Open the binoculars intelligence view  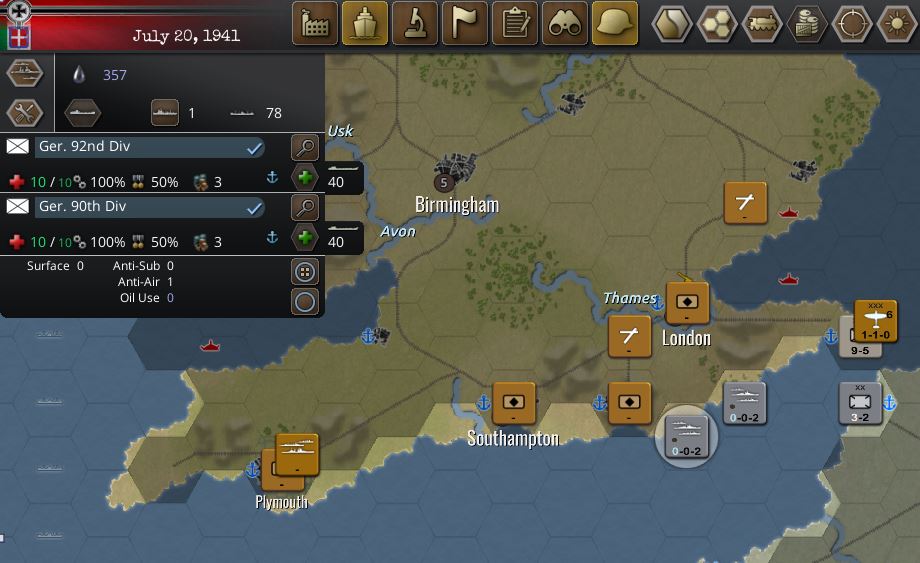click(x=565, y=24)
